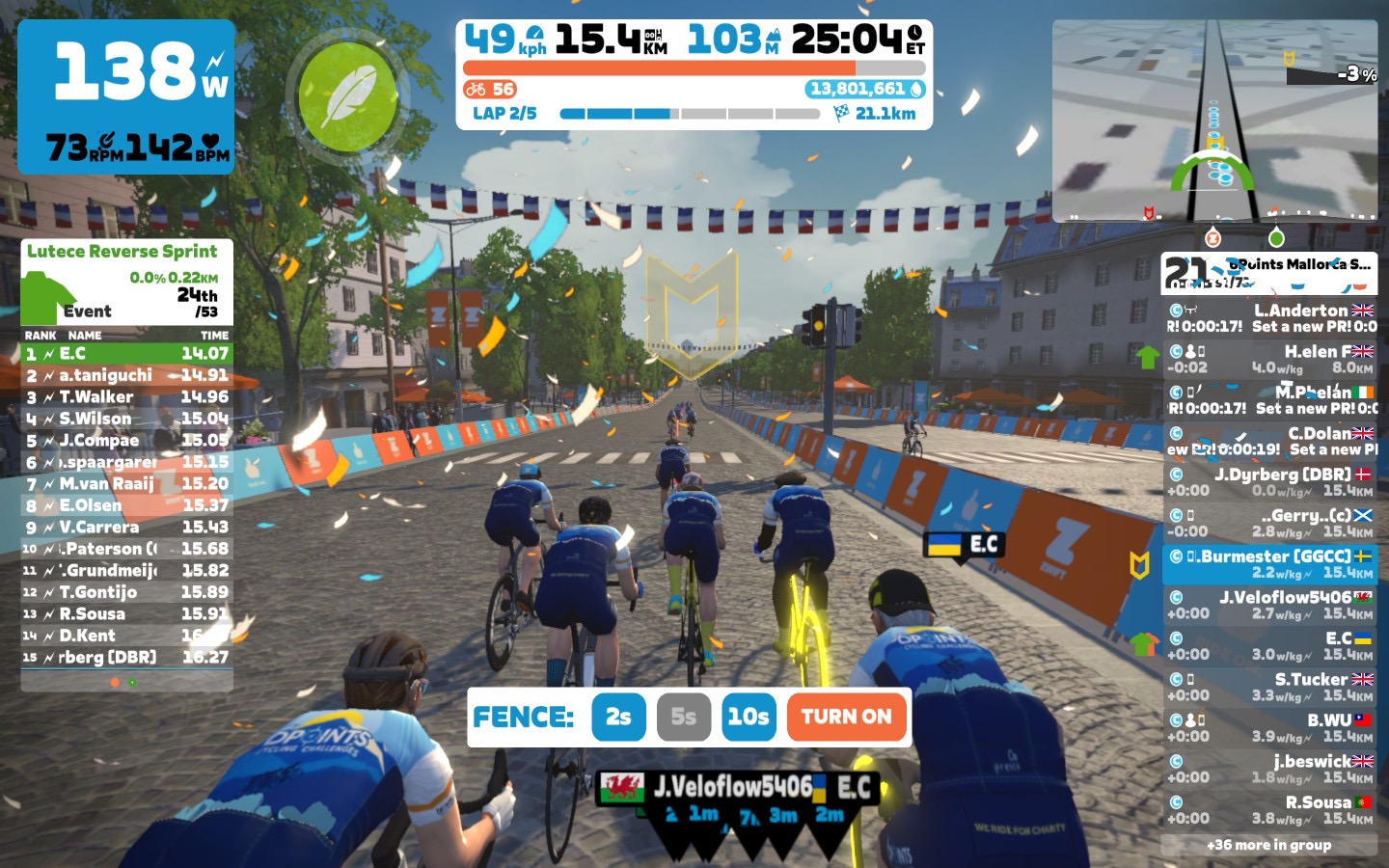Activate the feather PowerUp

click(347, 96)
